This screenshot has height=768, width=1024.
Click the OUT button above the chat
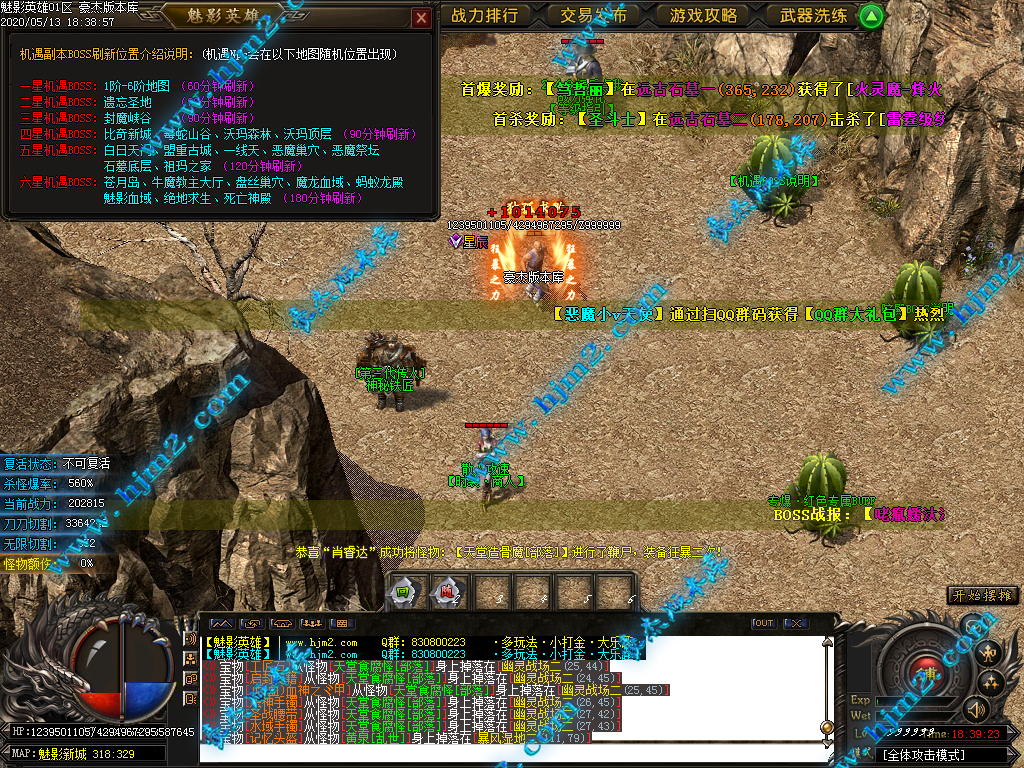click(763, 623)
